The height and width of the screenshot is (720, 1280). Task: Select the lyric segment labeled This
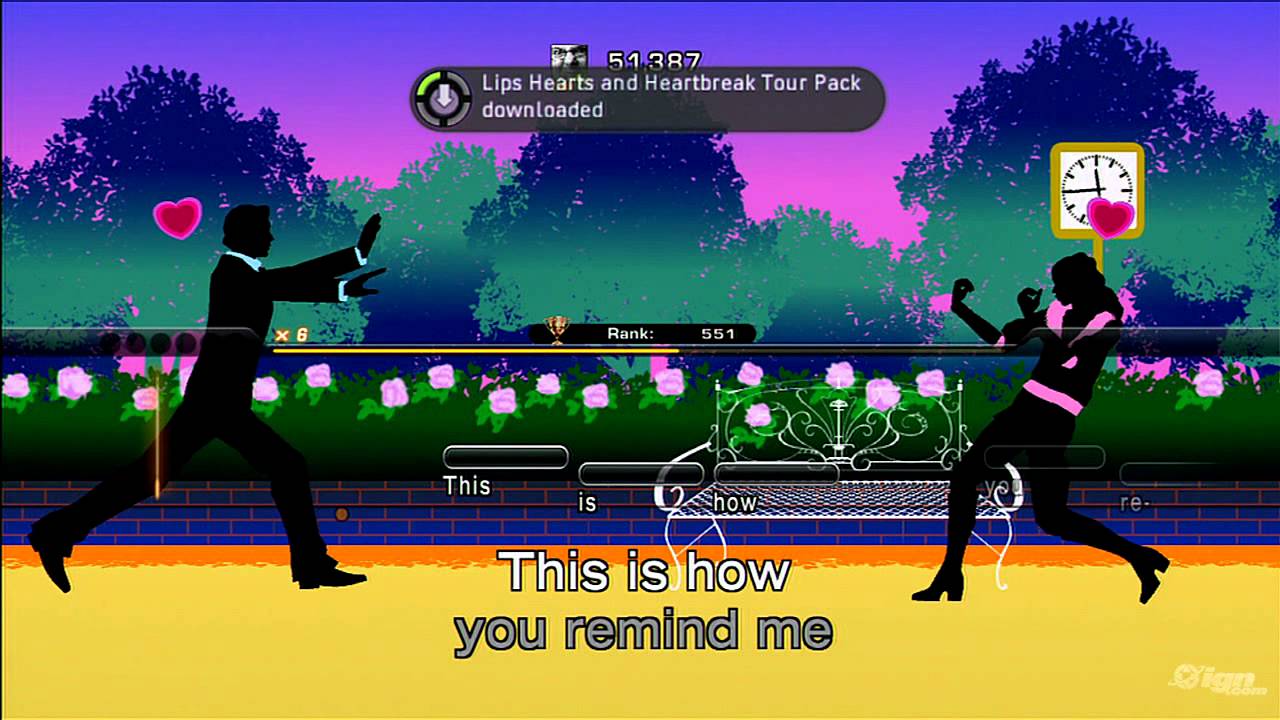click(505, 457)
